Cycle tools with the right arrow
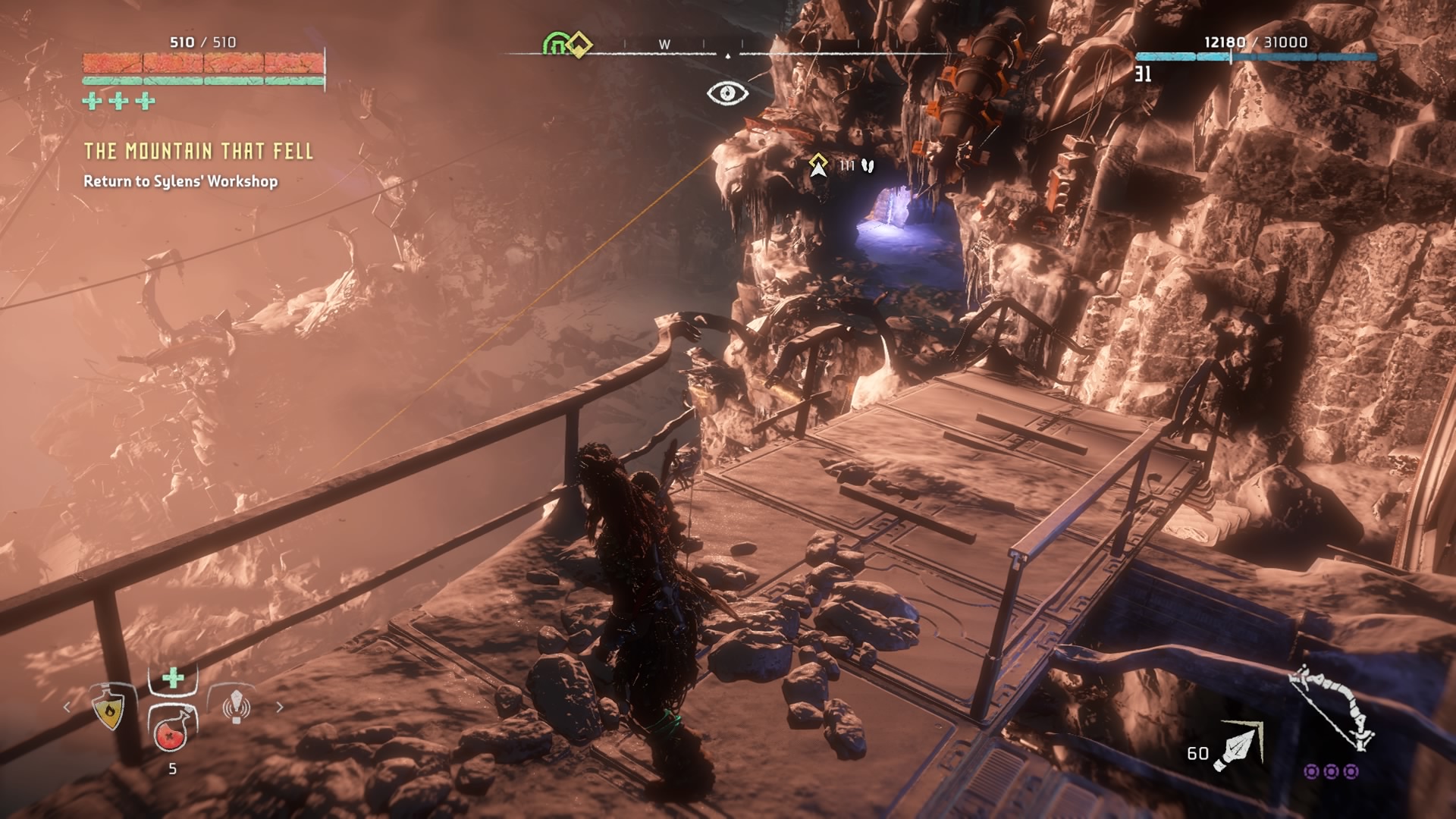This screenshot has height=819, width=1456. 280,707
